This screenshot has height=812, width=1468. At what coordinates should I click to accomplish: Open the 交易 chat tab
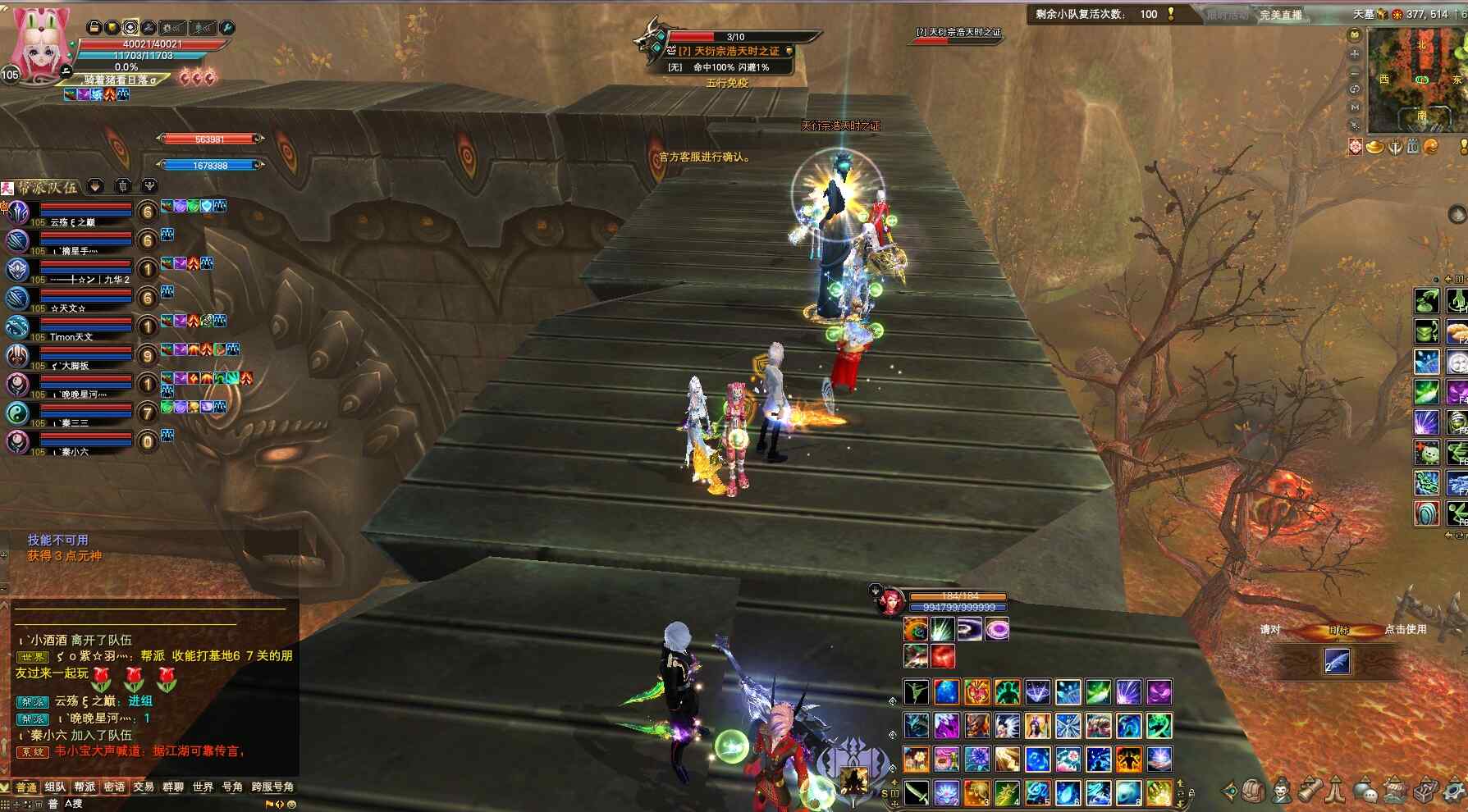144,787
